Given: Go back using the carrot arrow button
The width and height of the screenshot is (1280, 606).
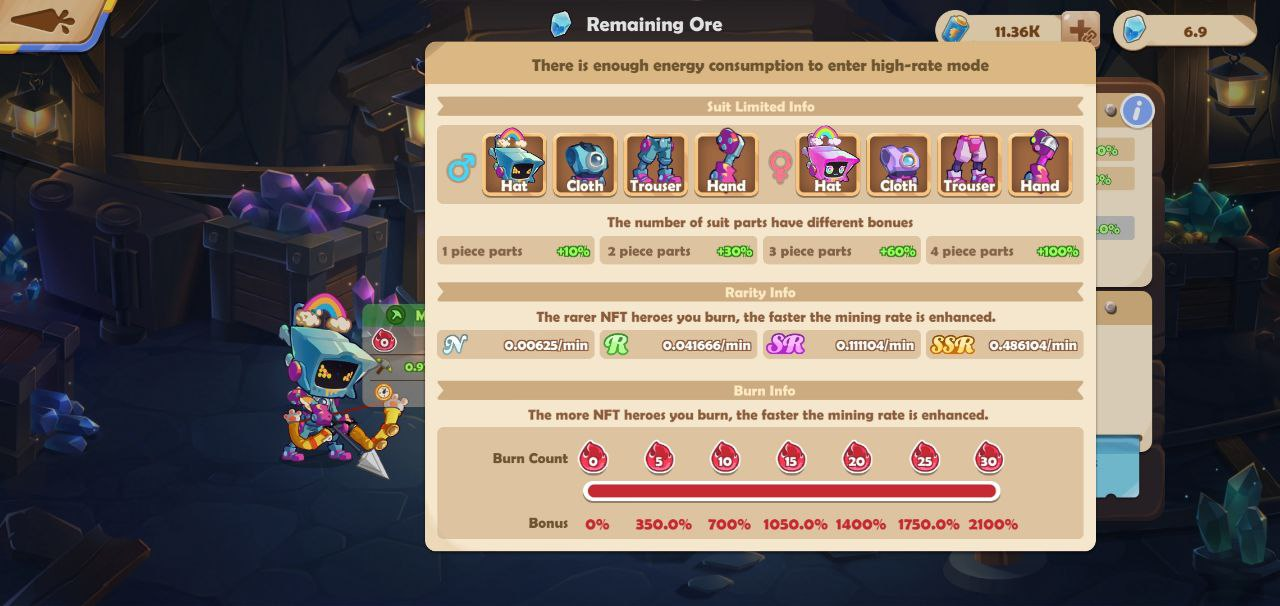Looking at the screenshot, I should (45, 20).
